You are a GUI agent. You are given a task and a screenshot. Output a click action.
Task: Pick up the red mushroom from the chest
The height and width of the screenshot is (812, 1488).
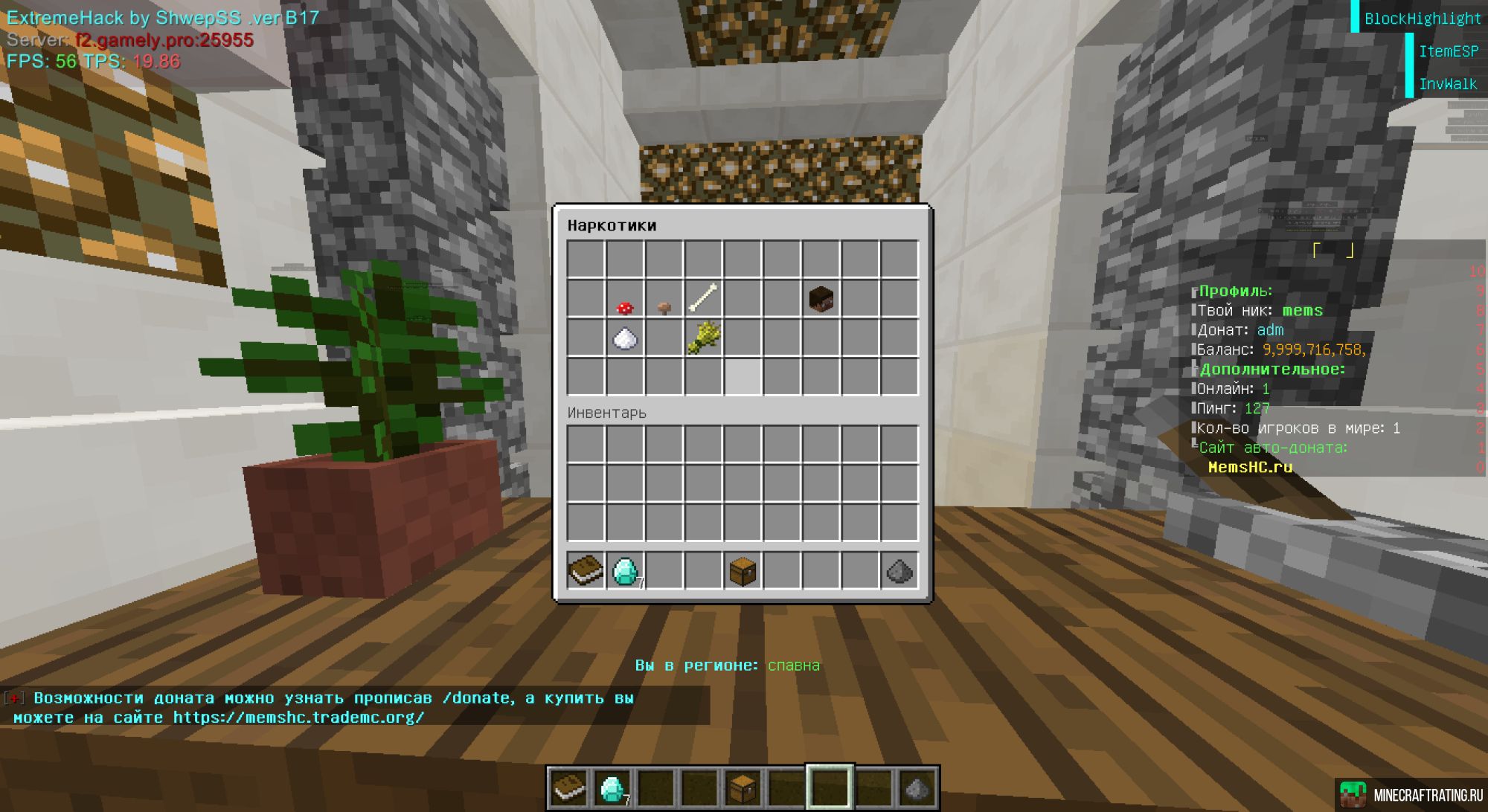[625, 300]
